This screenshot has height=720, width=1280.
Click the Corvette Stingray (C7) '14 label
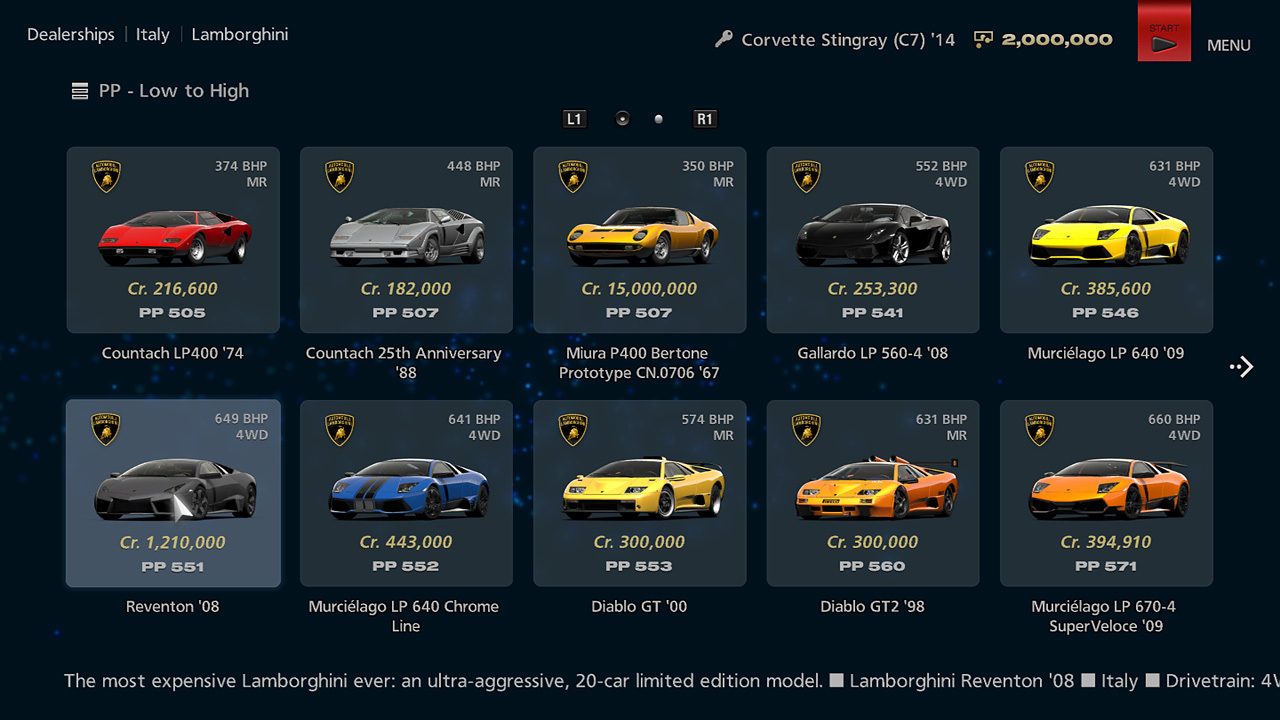[845, 39]
